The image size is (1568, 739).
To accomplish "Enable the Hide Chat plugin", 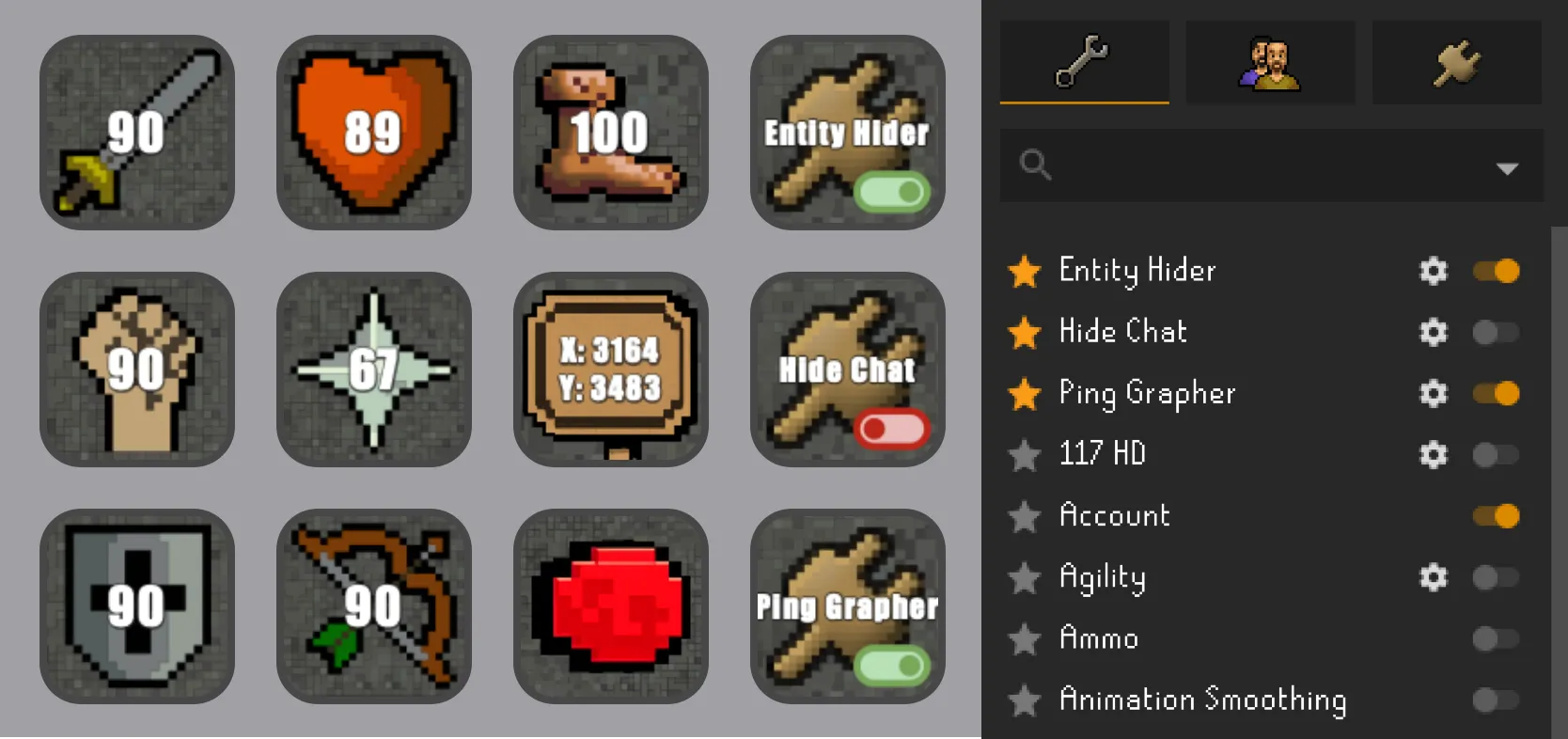I will (1497, 332).
